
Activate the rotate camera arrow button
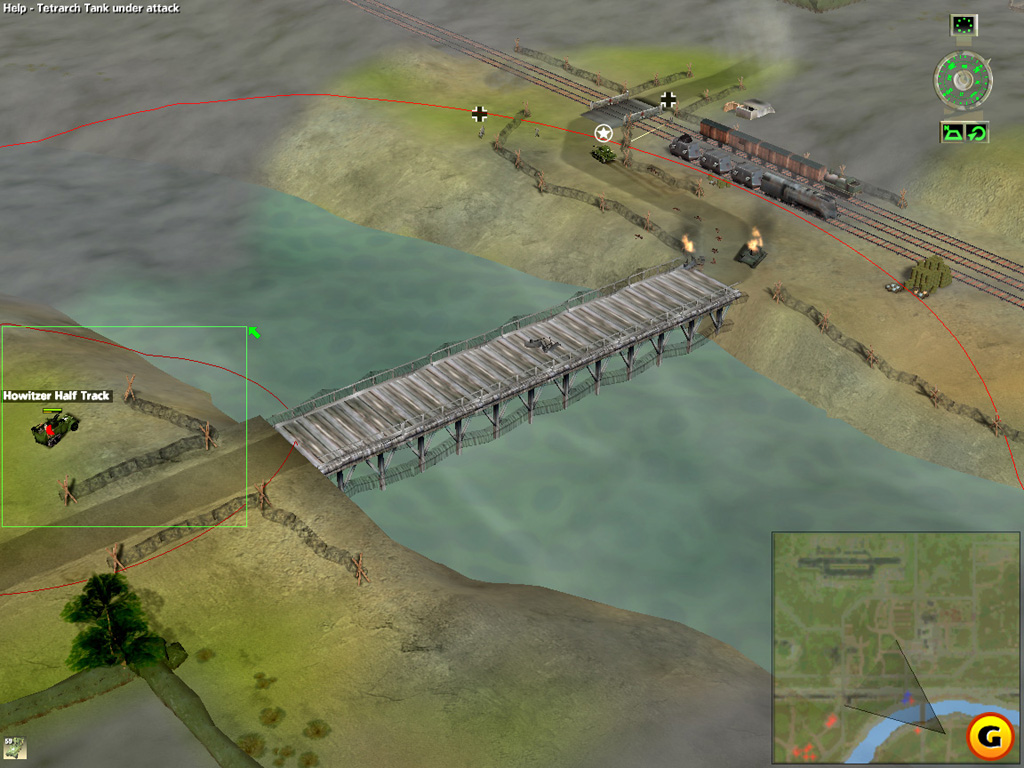click(976, 132)
